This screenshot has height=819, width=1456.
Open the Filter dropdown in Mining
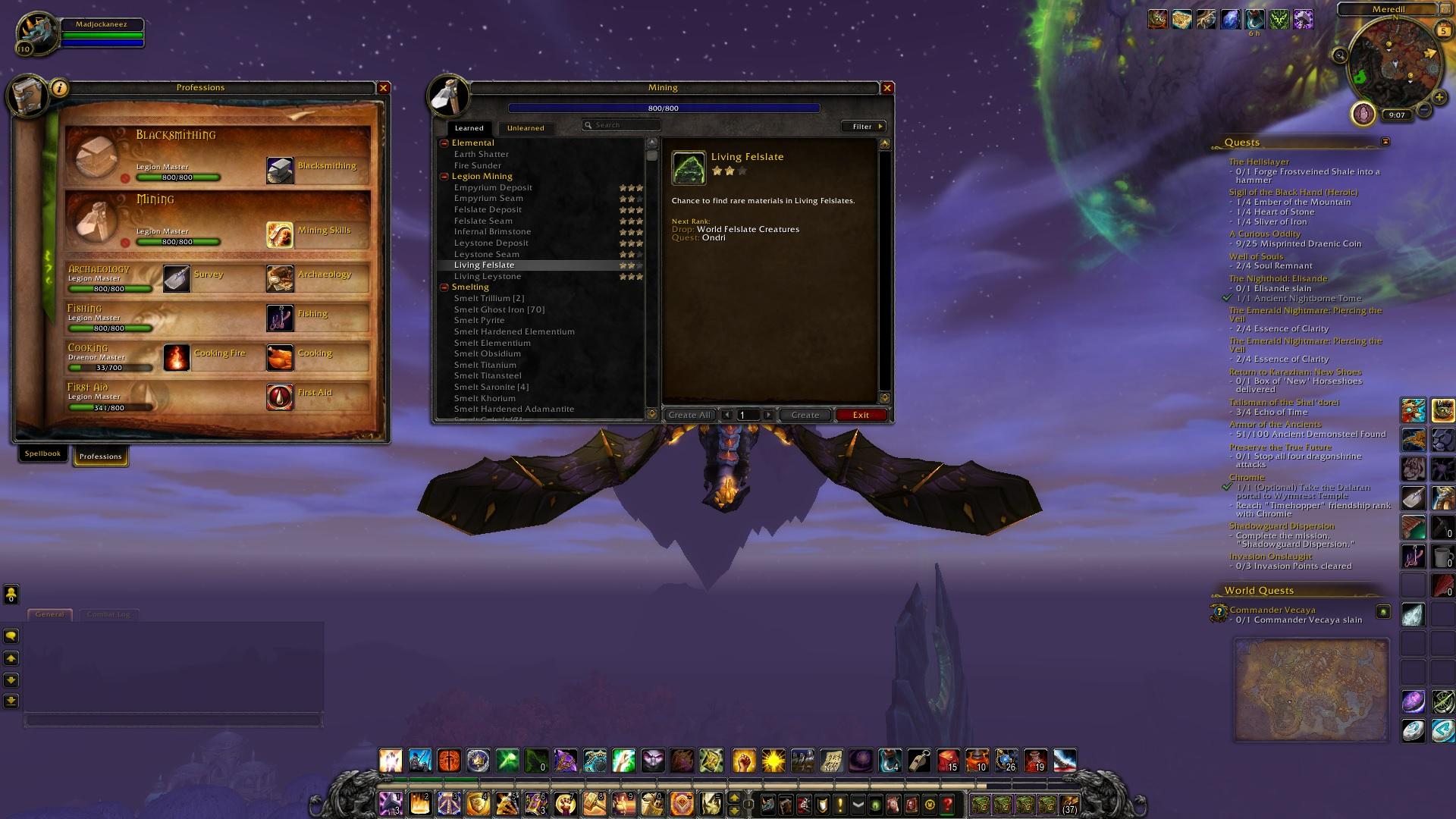(x=864, y=127)
